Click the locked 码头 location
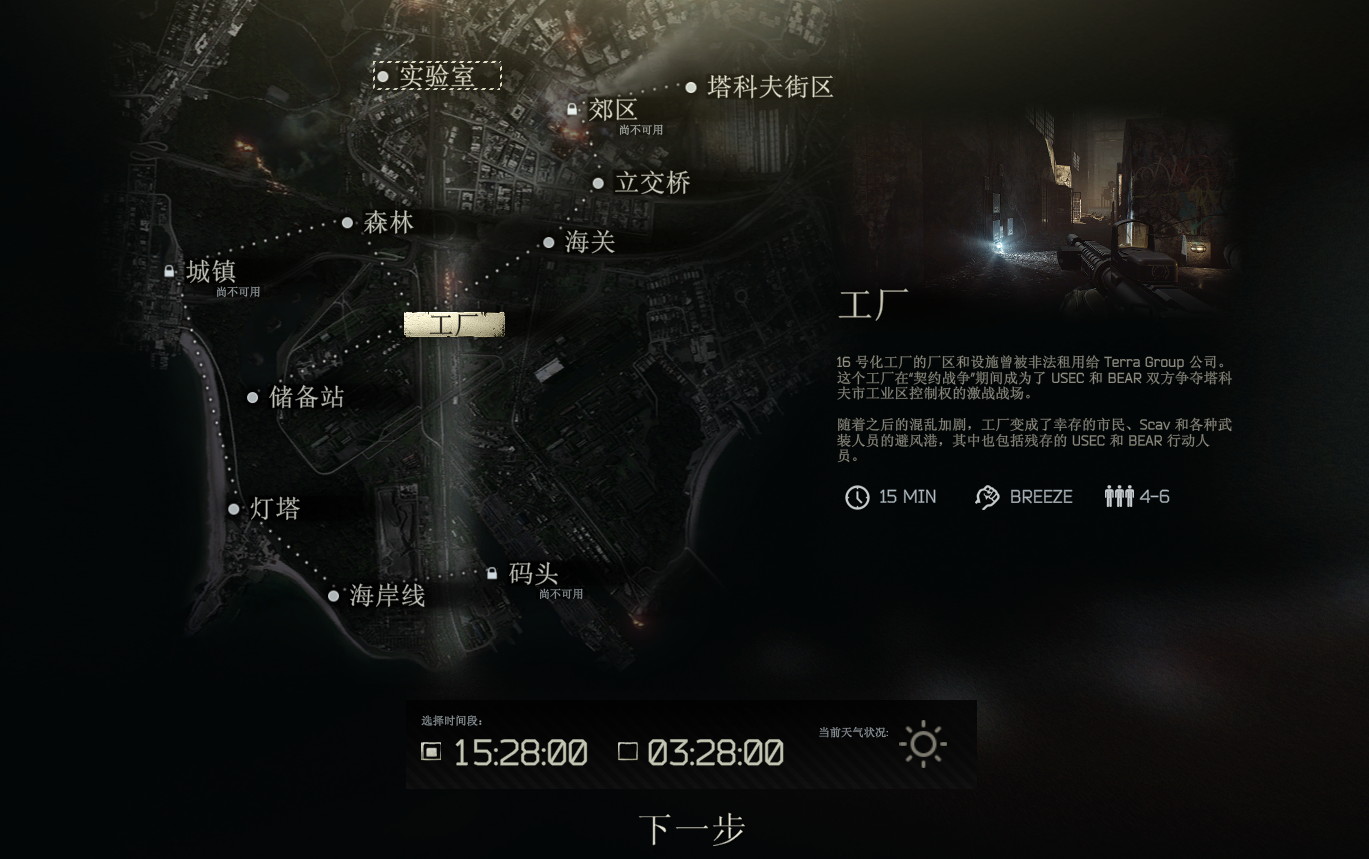This screenshot has width=1369, height=859. (x=533, y=574)
